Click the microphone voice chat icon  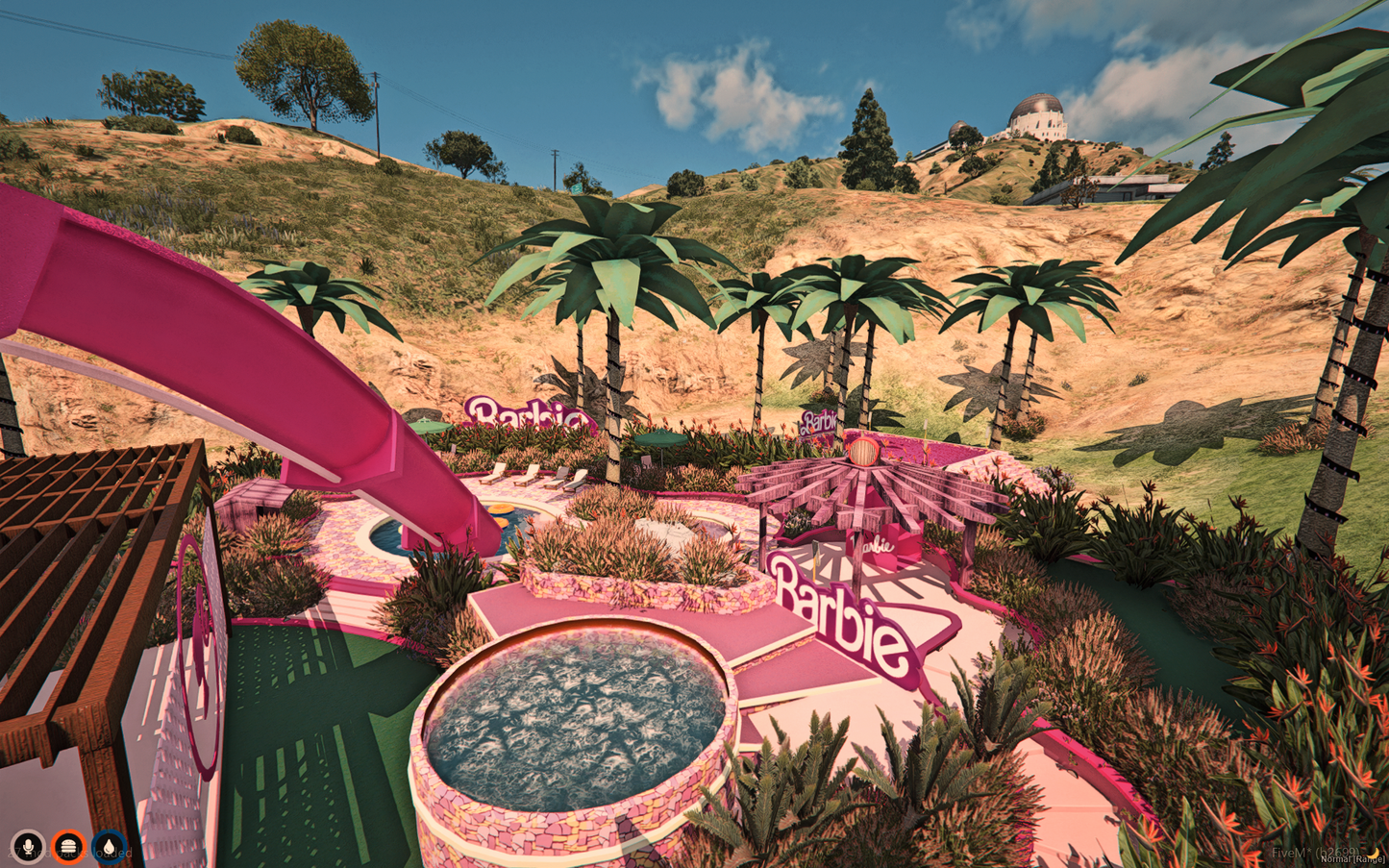coord(28,846)
